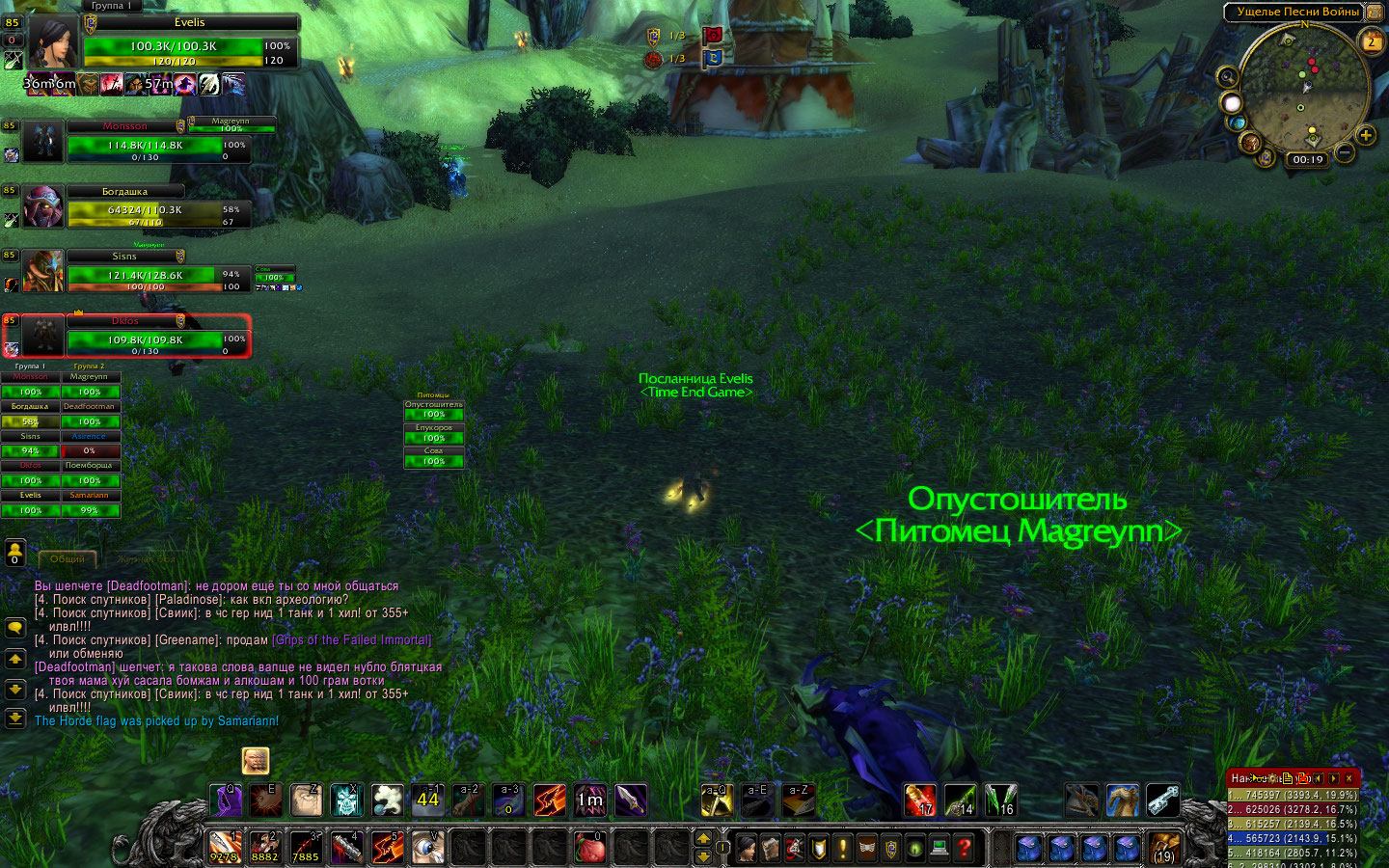Activate the ability with the 1m cooldown

pos(590,800)
